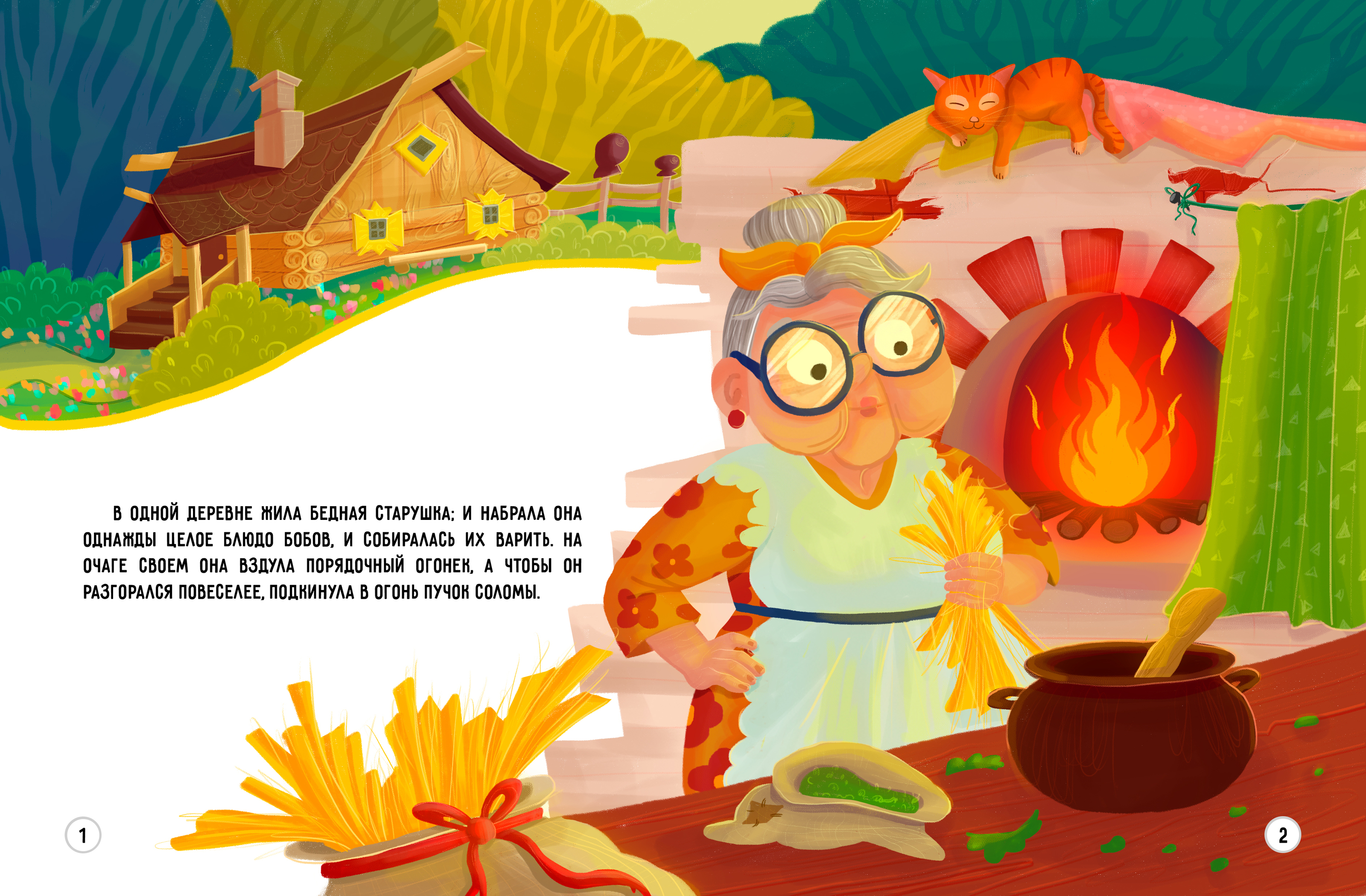This screenshot has height=896, width=1366.
Task: Click the circled page number 1
Action: pyautogui.click(x=83, y=835)
